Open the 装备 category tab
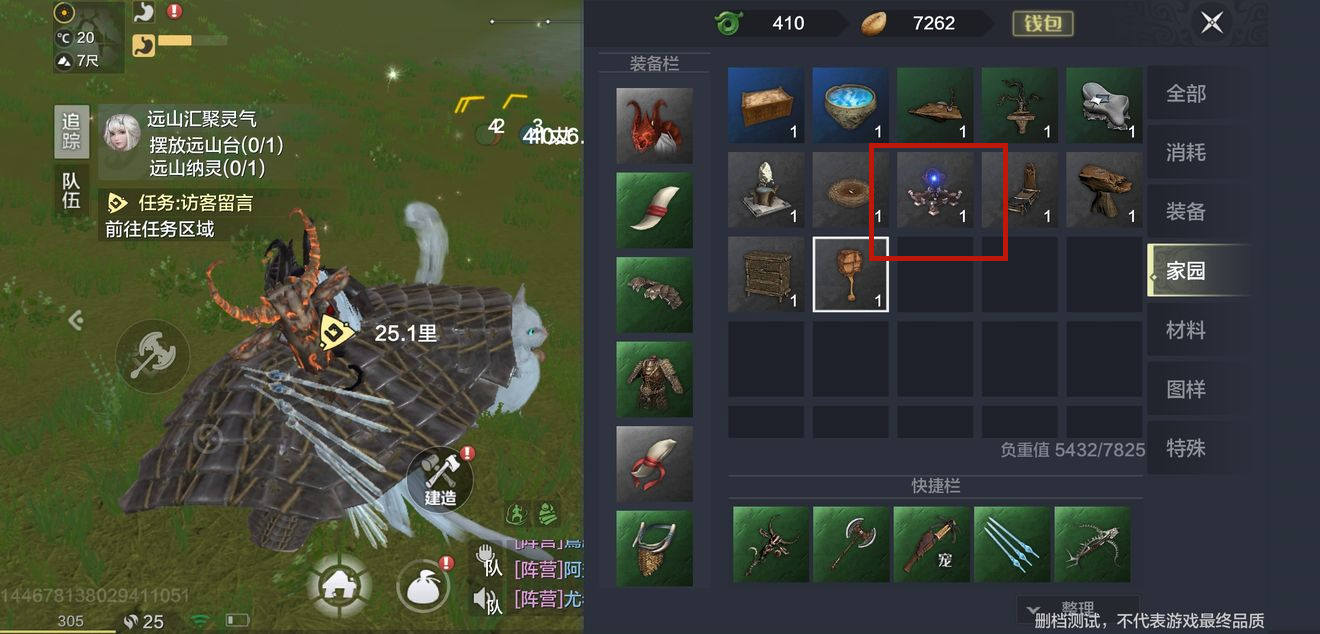 (x=1186, y=212)
